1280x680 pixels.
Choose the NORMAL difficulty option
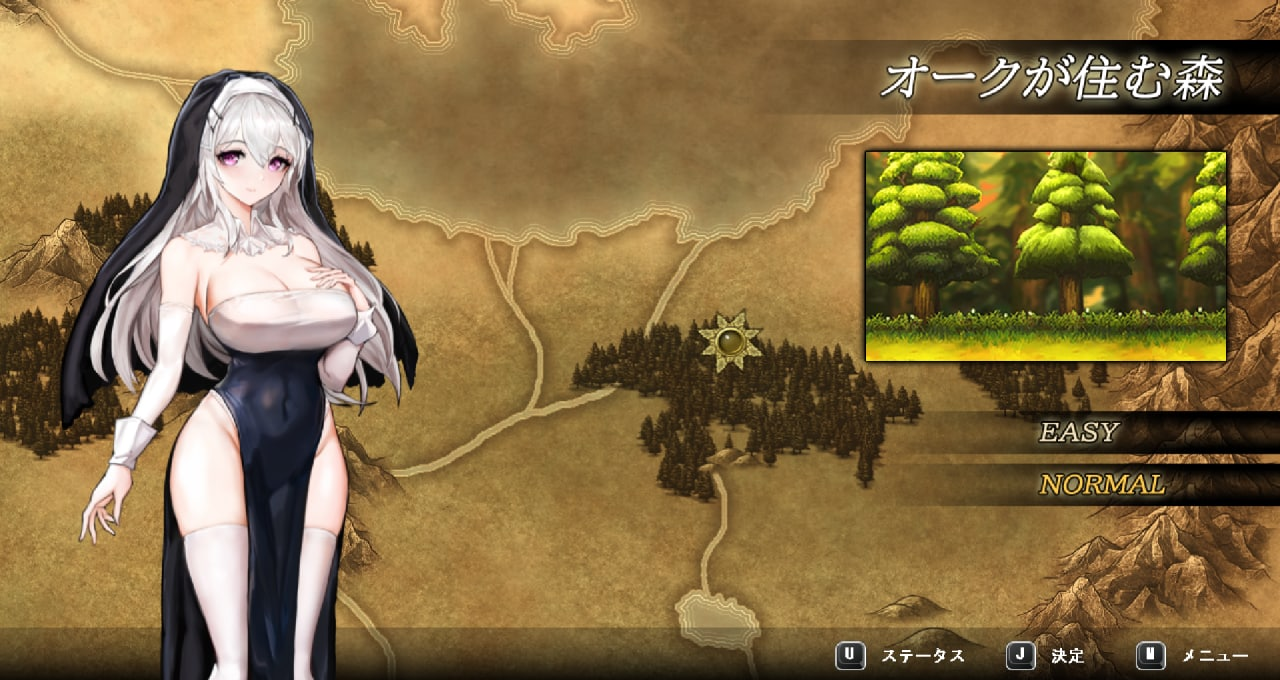(1101, 485)
